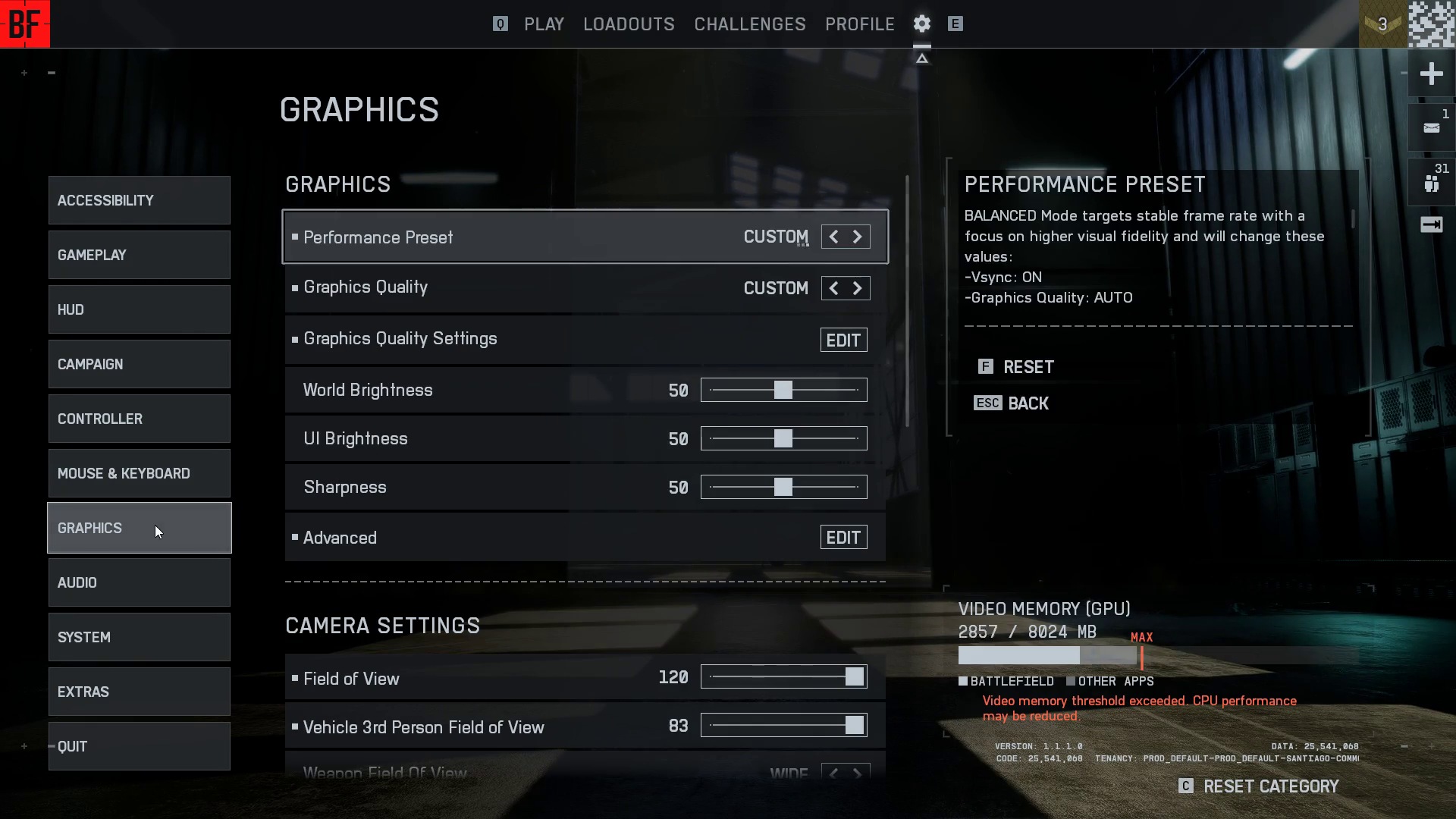Image resolution: width=1456 pixels, height=819 pixels.
Task: Switch to the Play tab
Action: (544, 24)
